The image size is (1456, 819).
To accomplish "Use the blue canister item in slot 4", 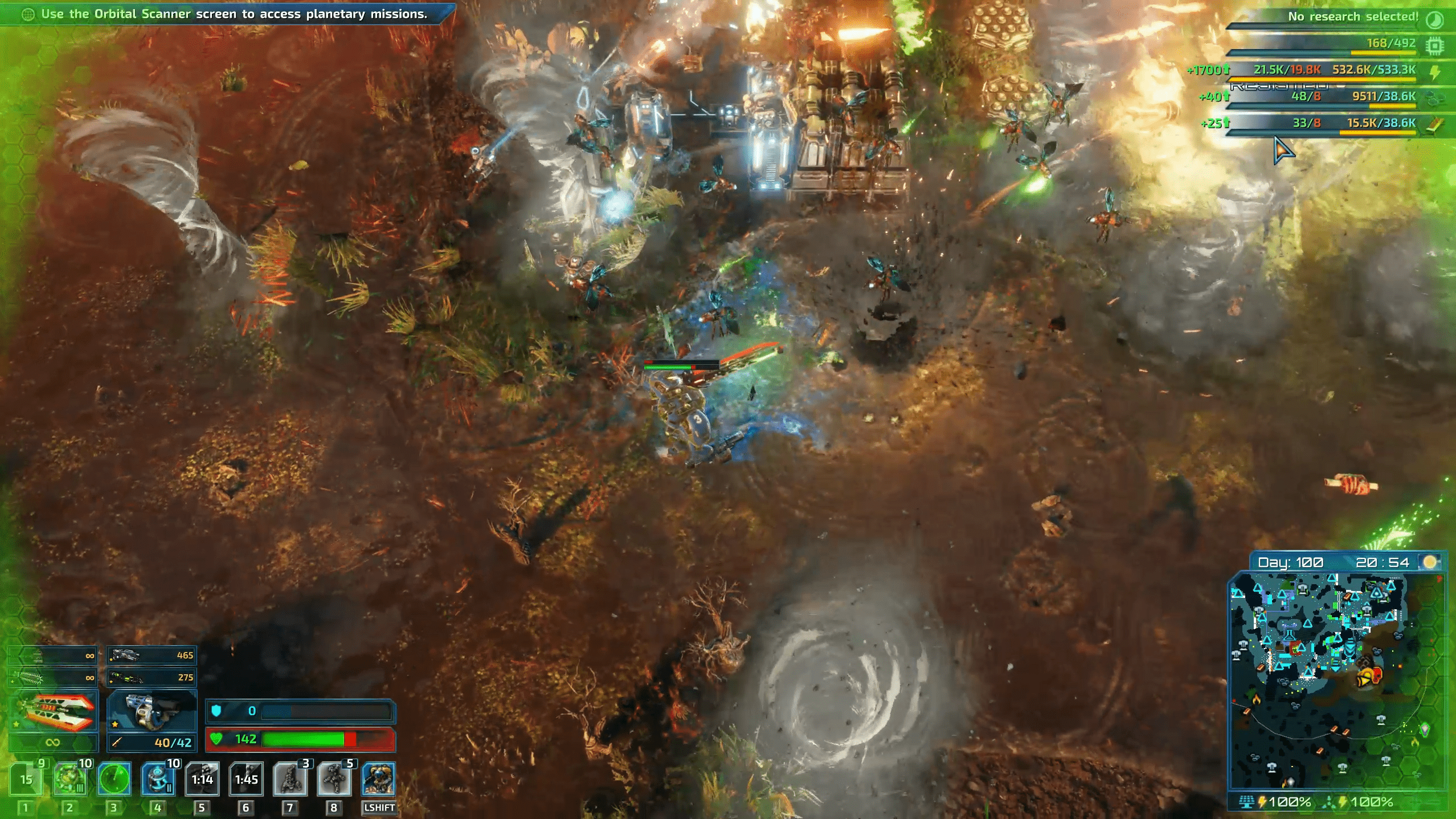I will click(x=158, y=779).
